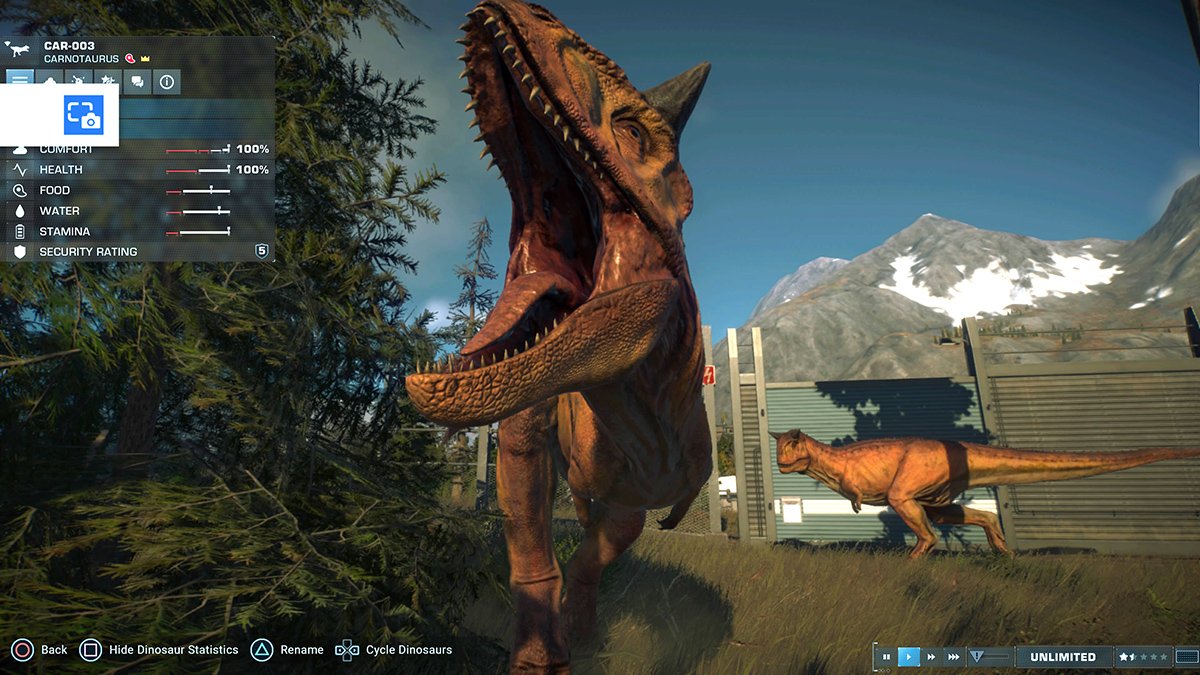Open the info circle tab

point(167,82)
